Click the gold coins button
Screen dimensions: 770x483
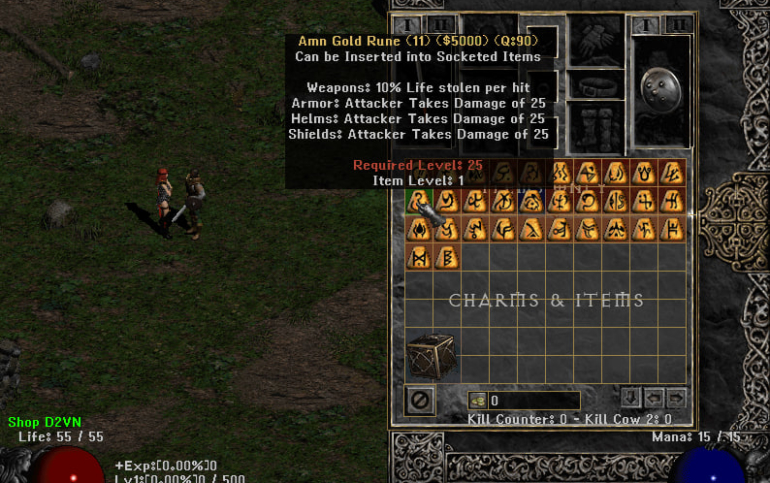coord(478,401)
